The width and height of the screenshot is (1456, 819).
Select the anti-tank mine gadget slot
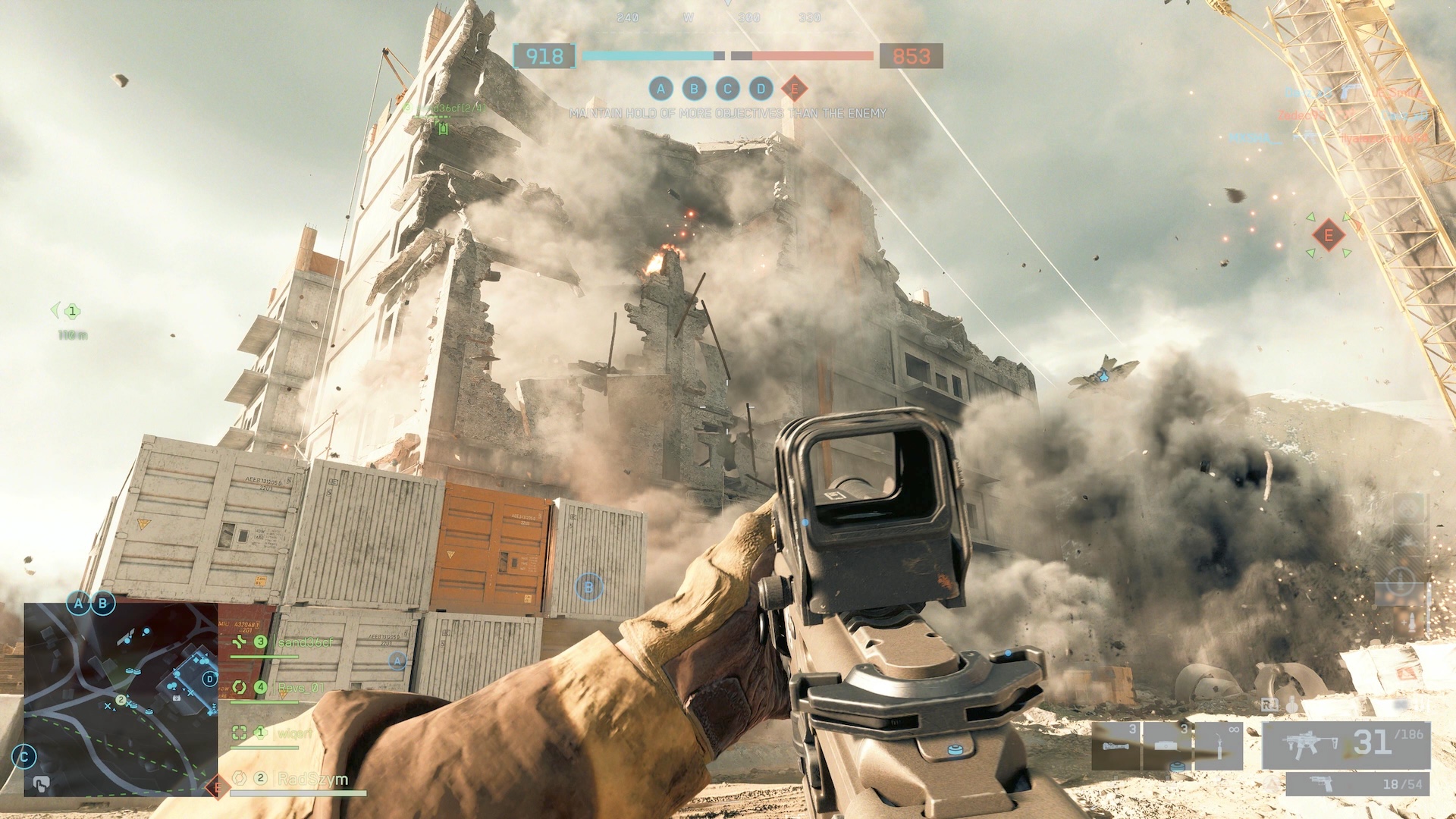(1167, 745)
